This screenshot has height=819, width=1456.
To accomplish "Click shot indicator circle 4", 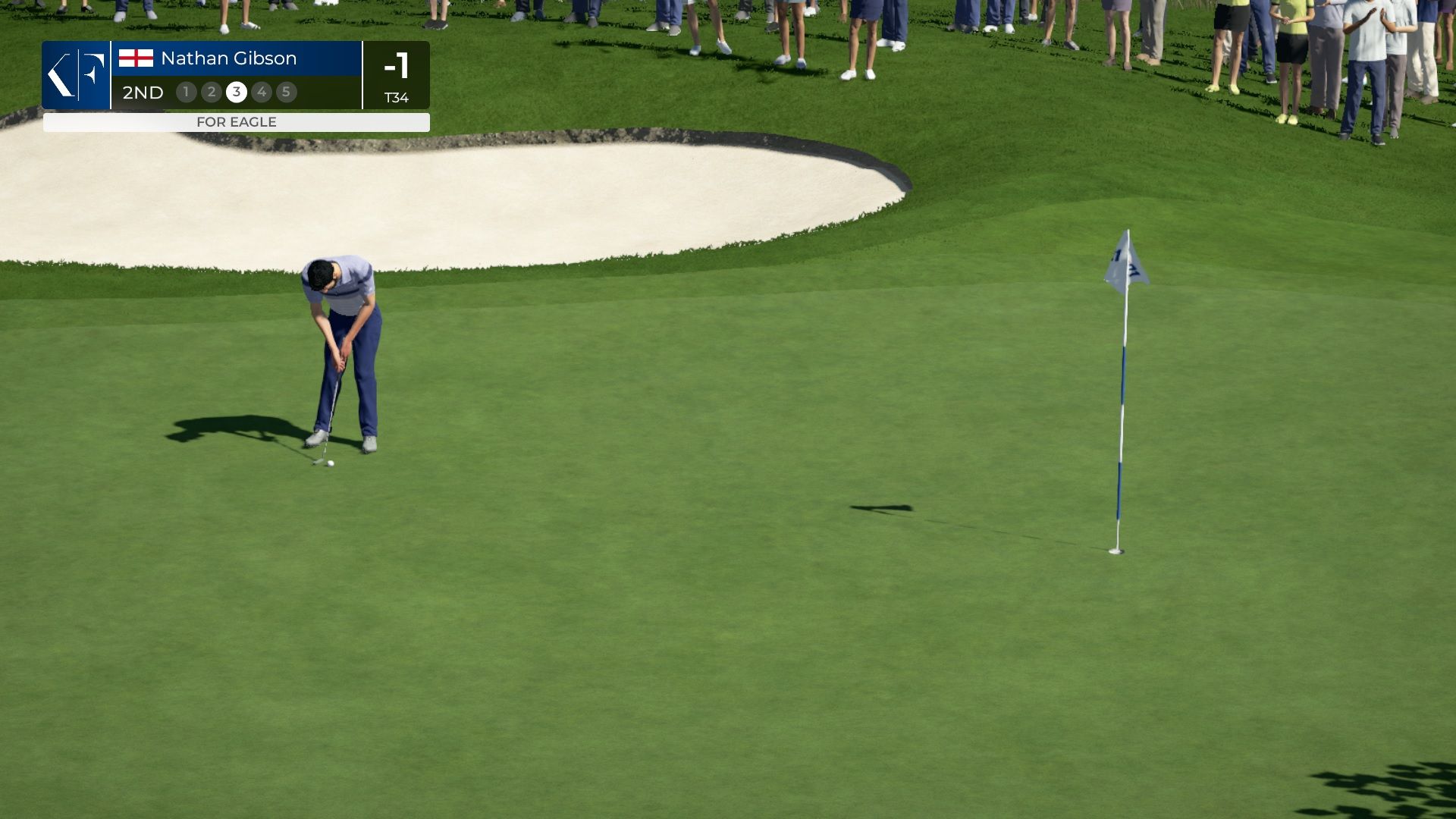I will pos(262,92).
